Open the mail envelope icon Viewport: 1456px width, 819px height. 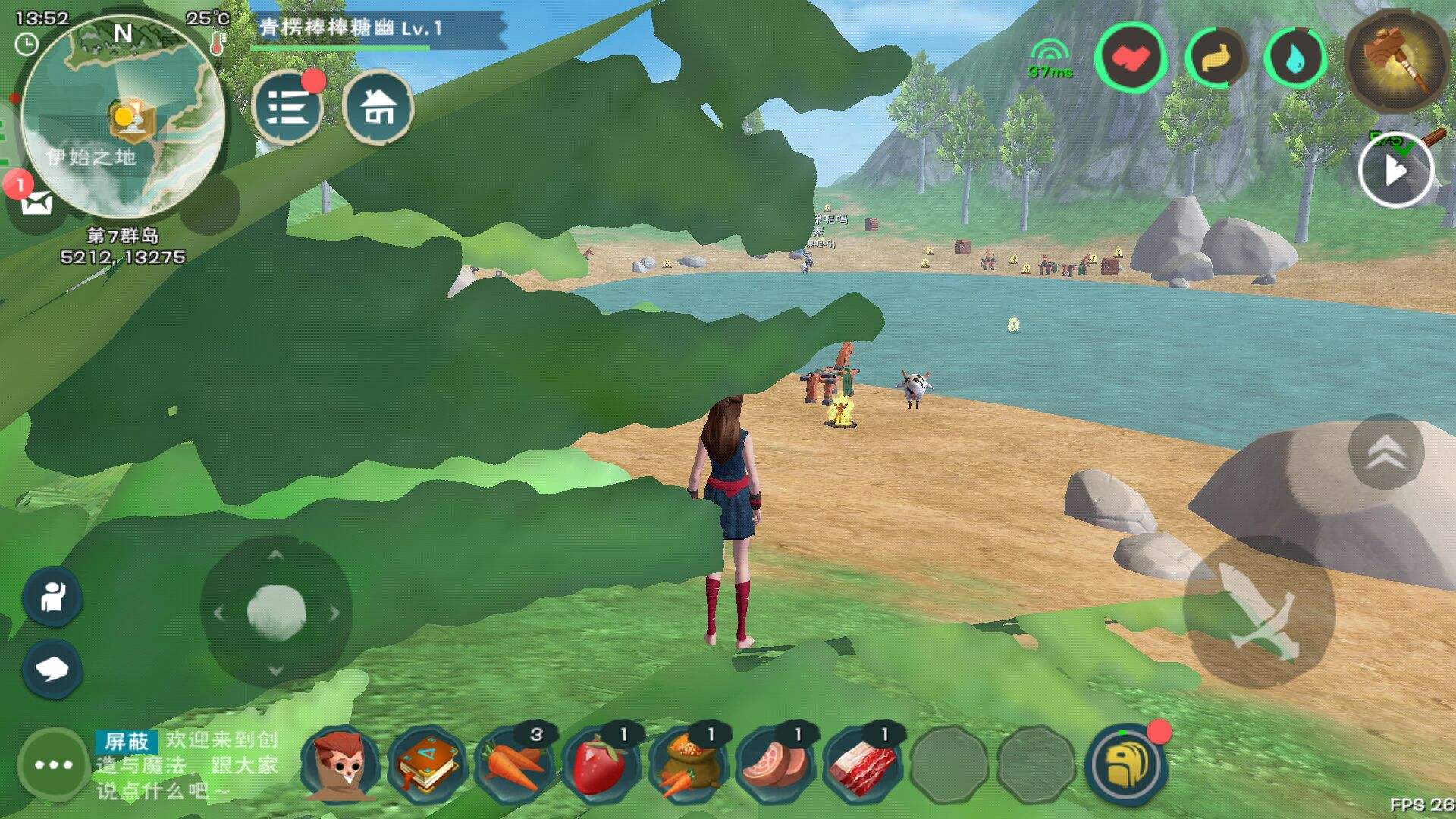(36, 203)
